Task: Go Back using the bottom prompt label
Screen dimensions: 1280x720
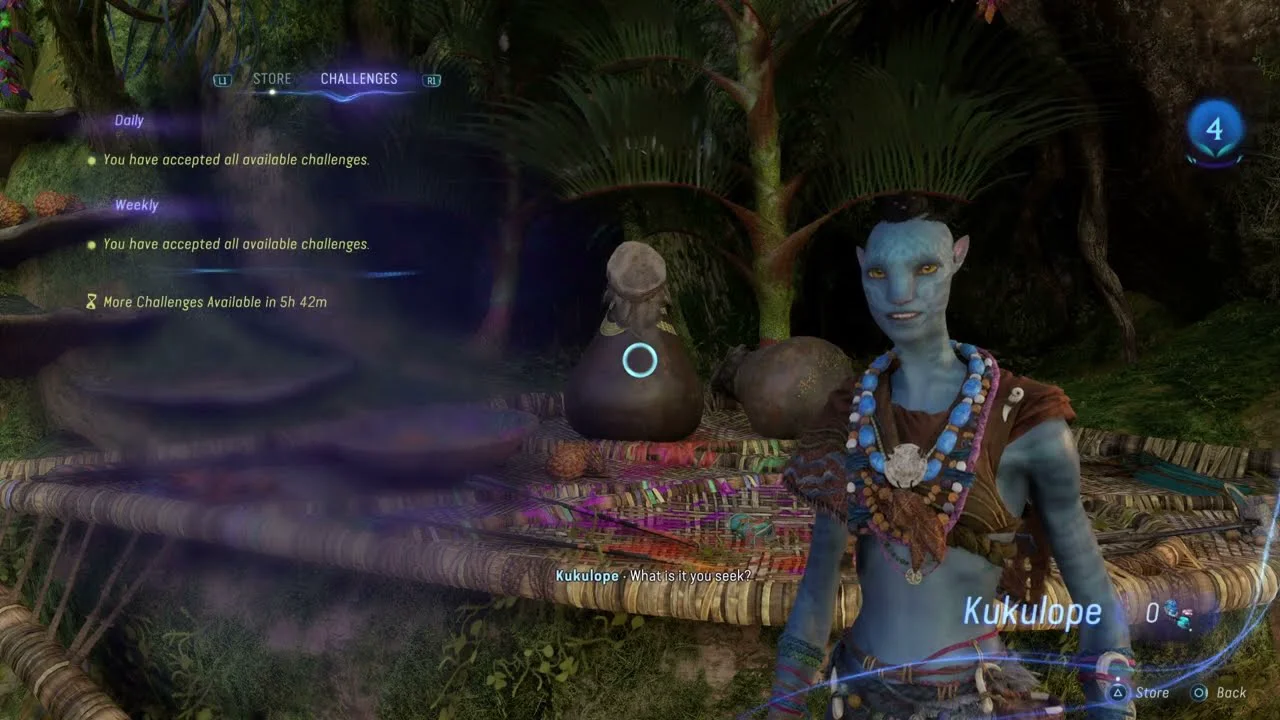Action: tap(1231, 692)
